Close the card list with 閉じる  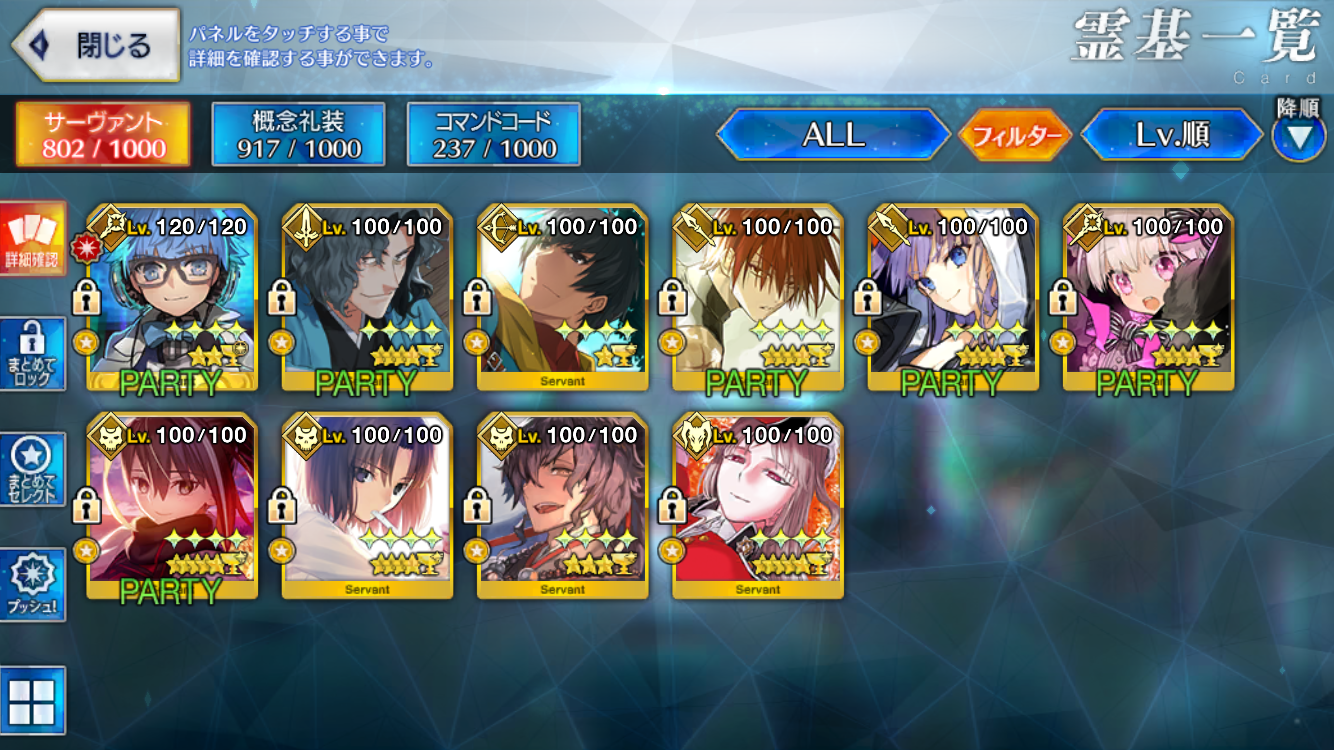97,46
